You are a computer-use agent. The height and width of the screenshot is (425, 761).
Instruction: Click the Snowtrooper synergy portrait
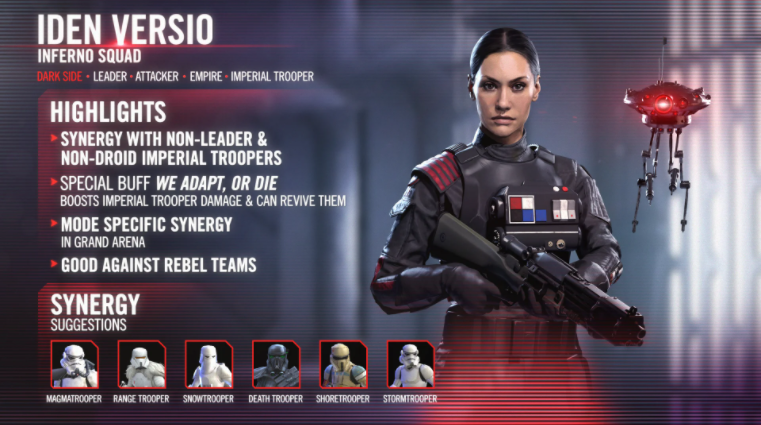click(208, 364)
